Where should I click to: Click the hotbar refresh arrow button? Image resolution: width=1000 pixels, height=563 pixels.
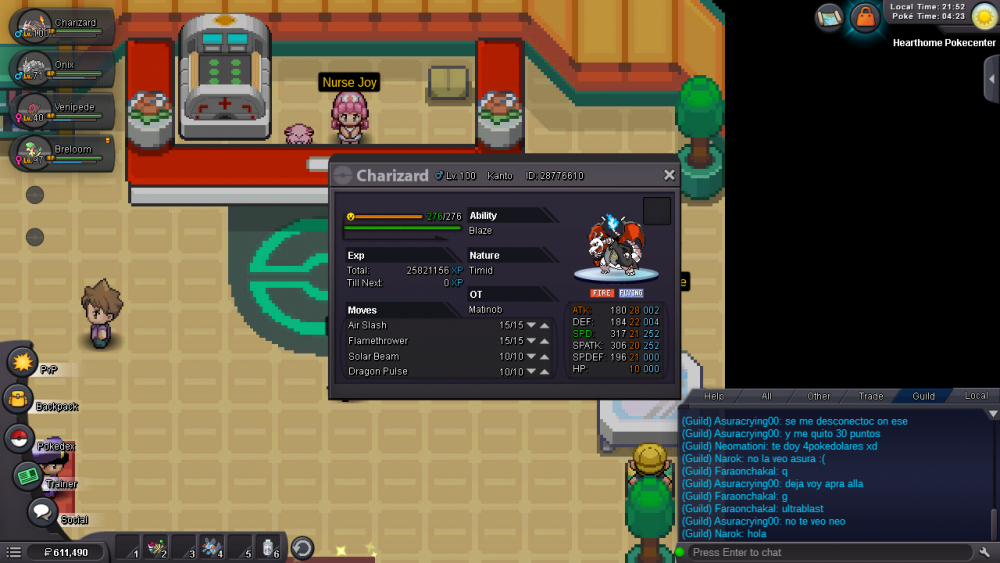click(302, 548)
